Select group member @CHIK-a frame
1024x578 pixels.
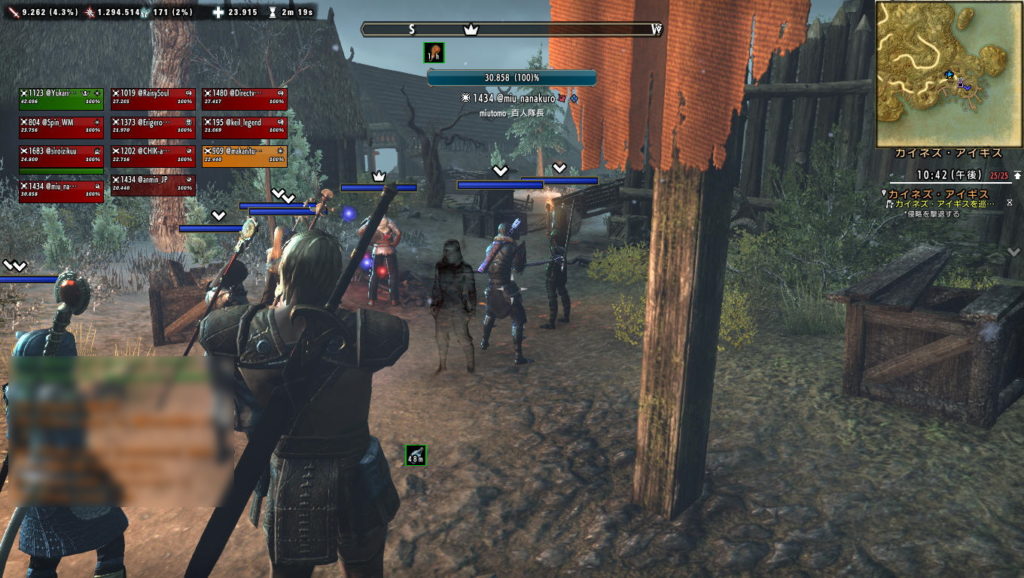153,155
